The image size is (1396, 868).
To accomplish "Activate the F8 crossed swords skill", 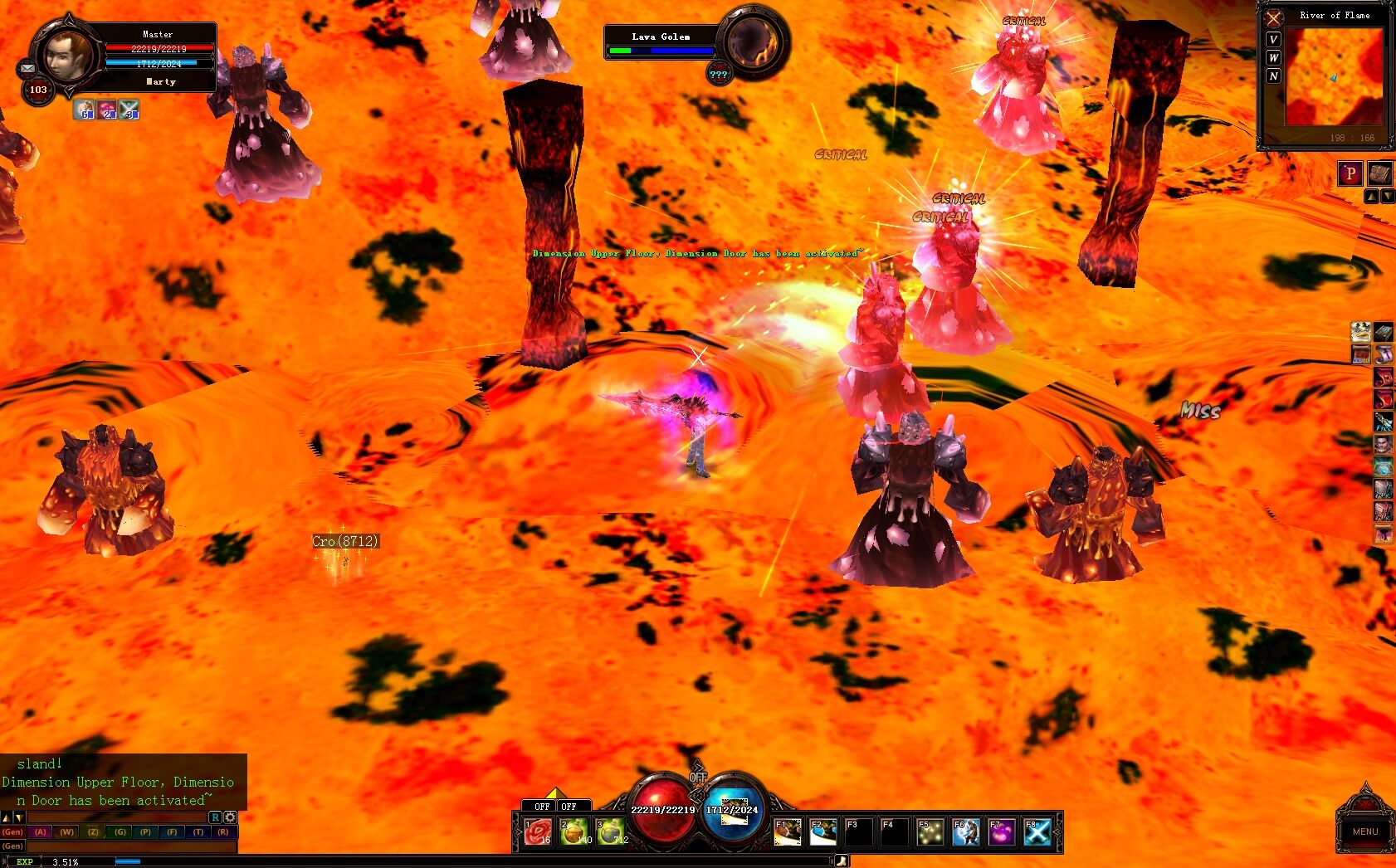I will click(x=1037, y=831).
